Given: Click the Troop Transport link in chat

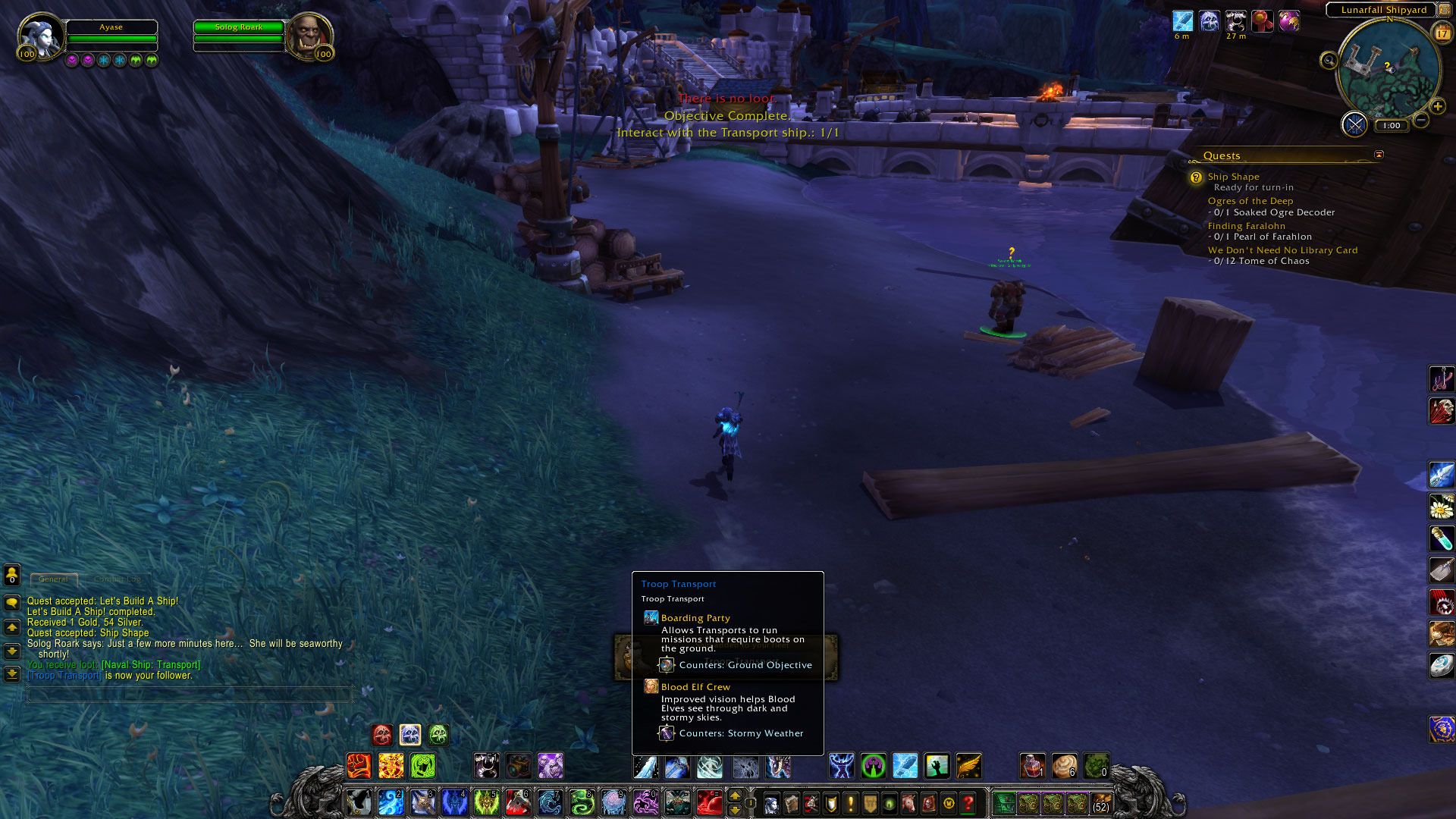Looking at the screenshot, I should point(64,676).
